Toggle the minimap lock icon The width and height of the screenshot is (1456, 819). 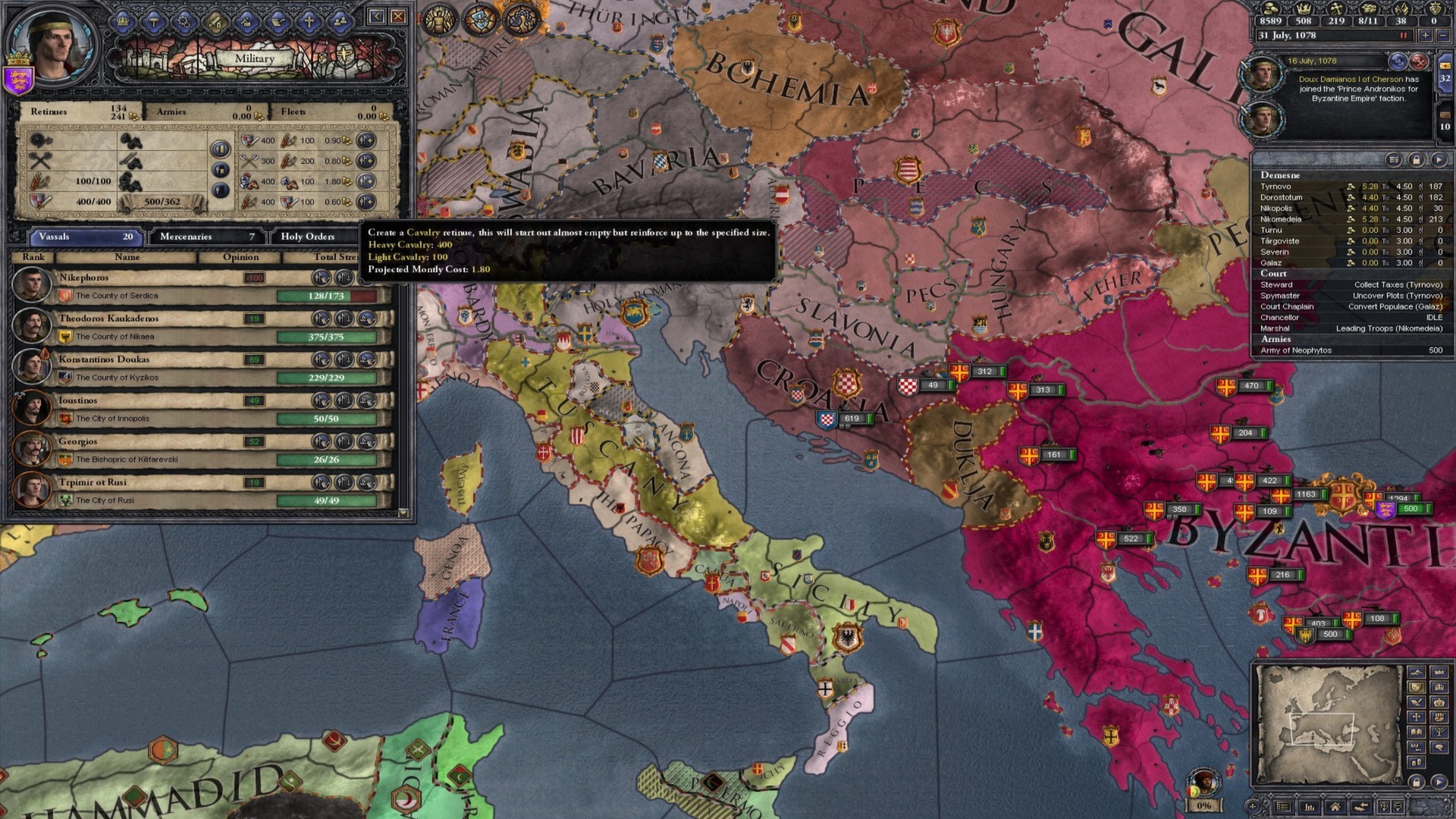1417,782
